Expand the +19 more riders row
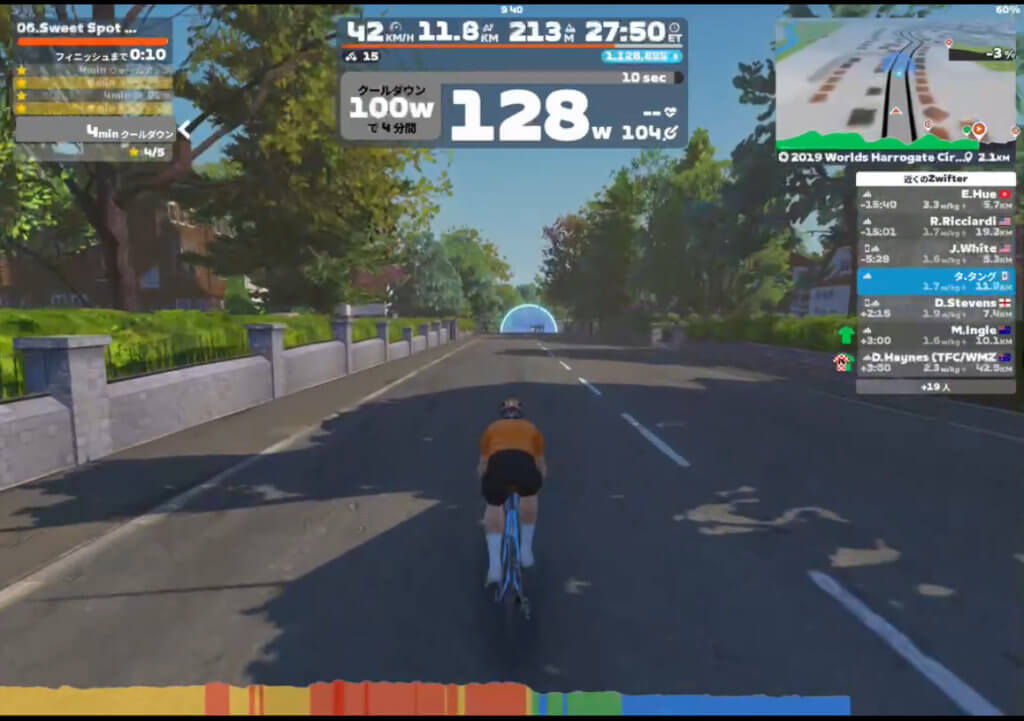Screen dimensions: 1024x721 [935, 386]
